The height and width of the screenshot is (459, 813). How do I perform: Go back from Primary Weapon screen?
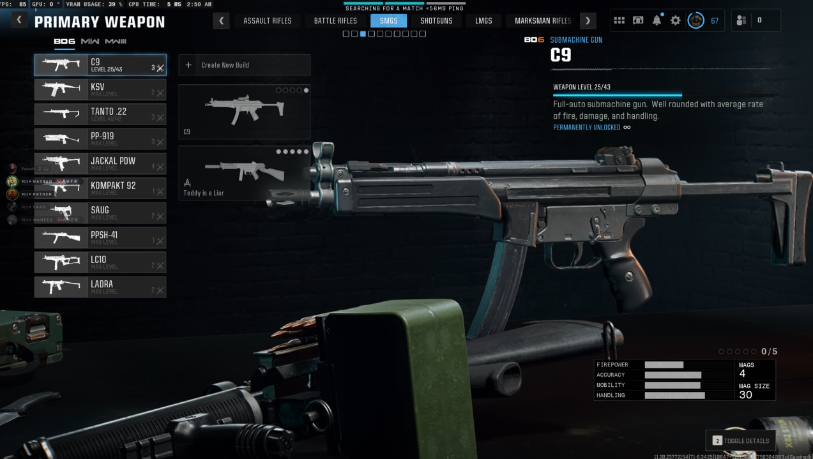[x=18, y=20]
